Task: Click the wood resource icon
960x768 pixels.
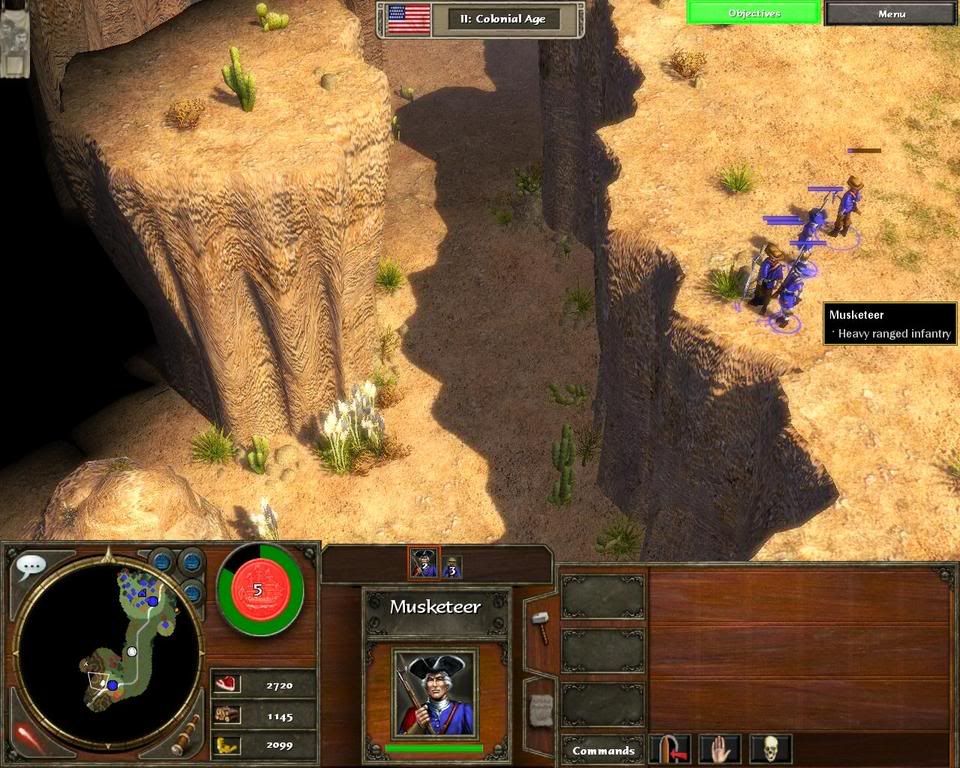Action: [x=227, y=714]
